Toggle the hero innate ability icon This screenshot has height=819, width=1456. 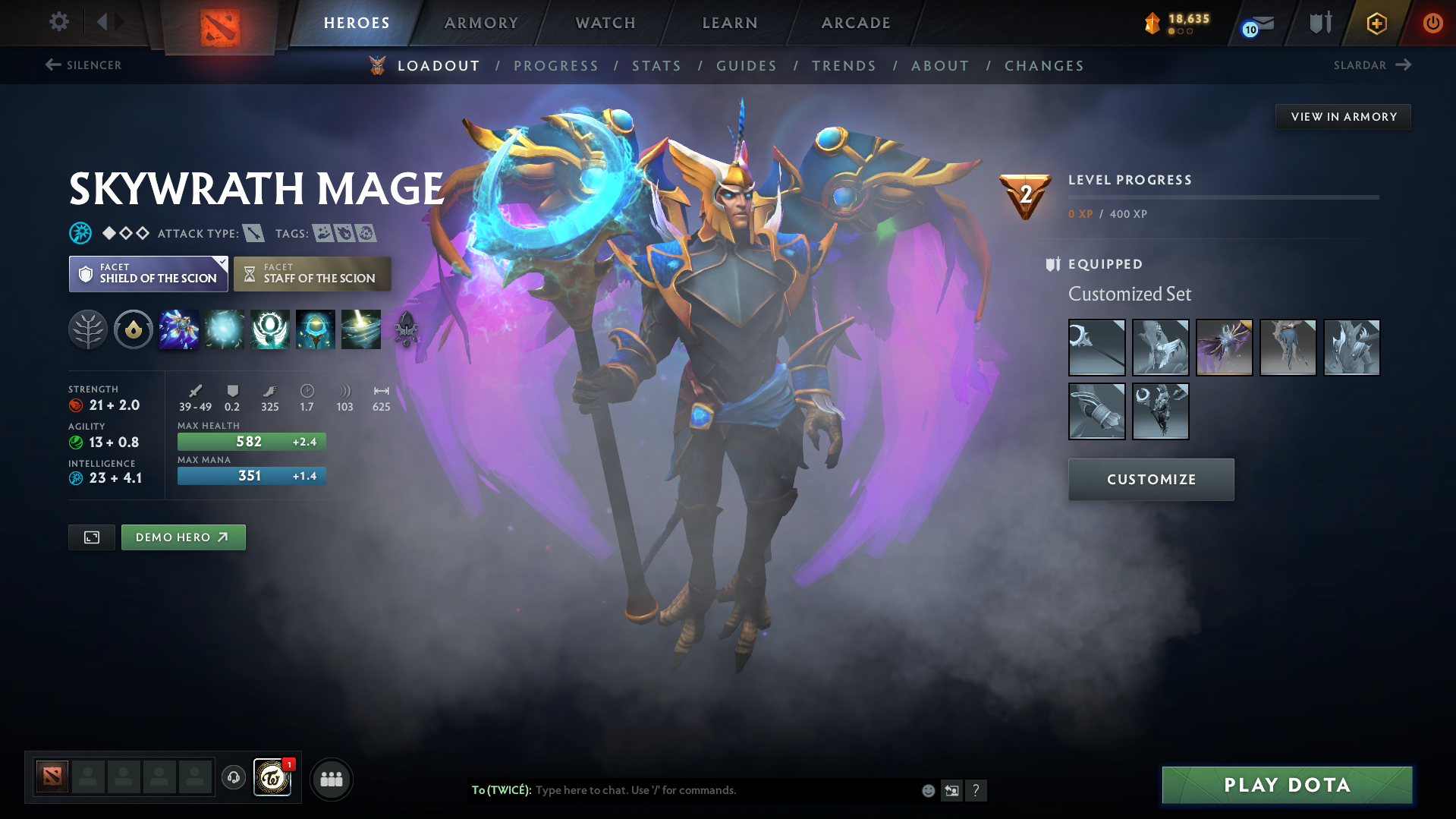[x=134, y=329]
